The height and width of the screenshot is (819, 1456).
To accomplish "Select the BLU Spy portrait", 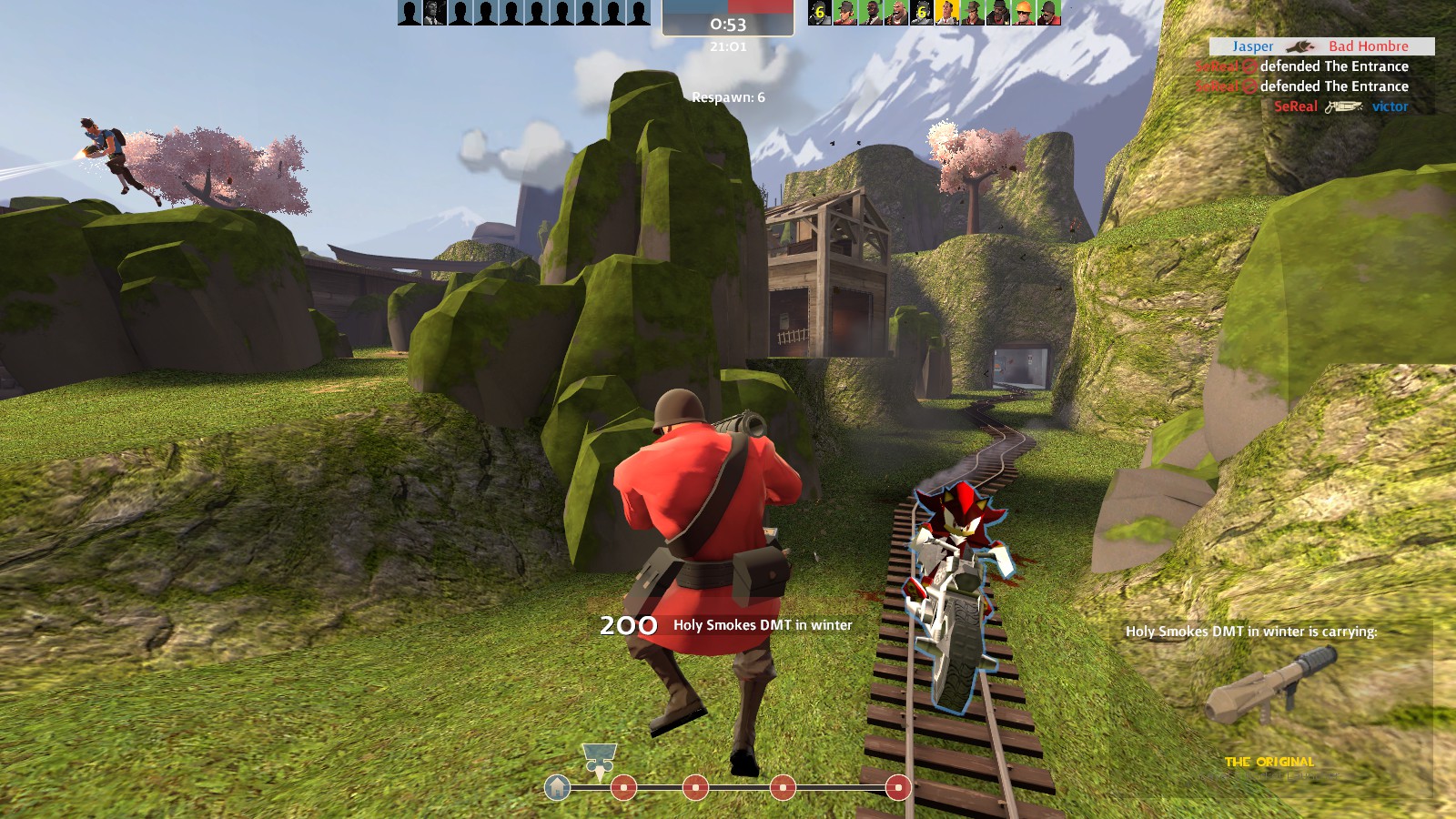I will tap(434, 12).
